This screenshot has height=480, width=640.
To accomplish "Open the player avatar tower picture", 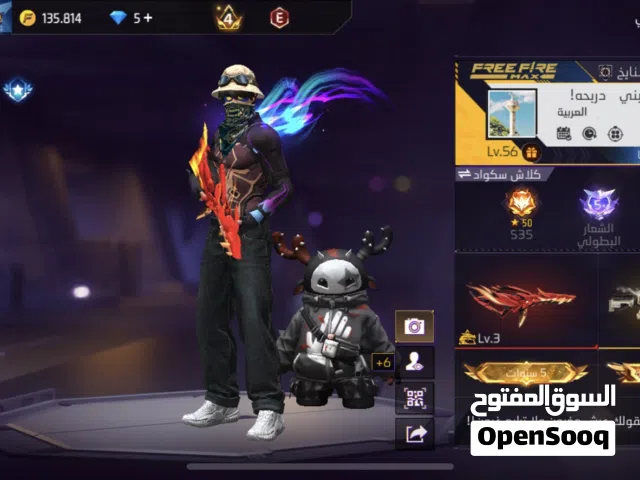I will coord(512,114).
